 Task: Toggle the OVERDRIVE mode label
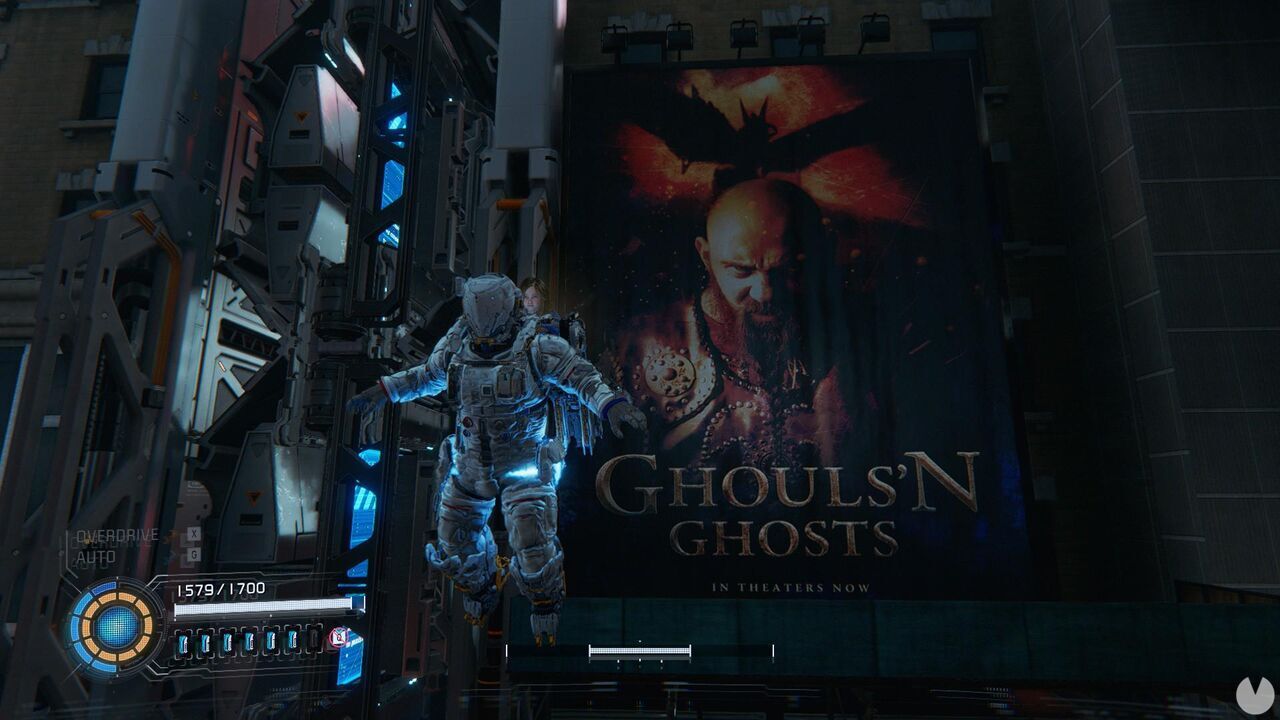pos(117,535)
